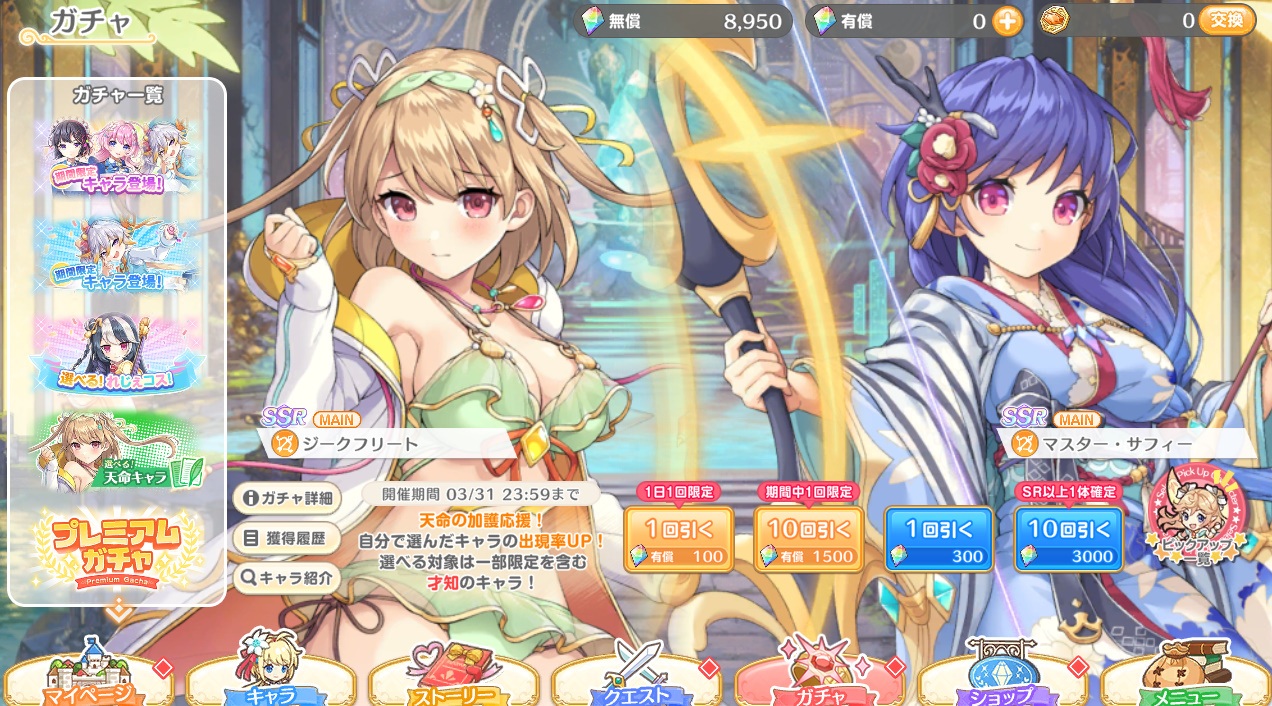
Task: Select the three-girl limited character banner
Action: [118, 157]
